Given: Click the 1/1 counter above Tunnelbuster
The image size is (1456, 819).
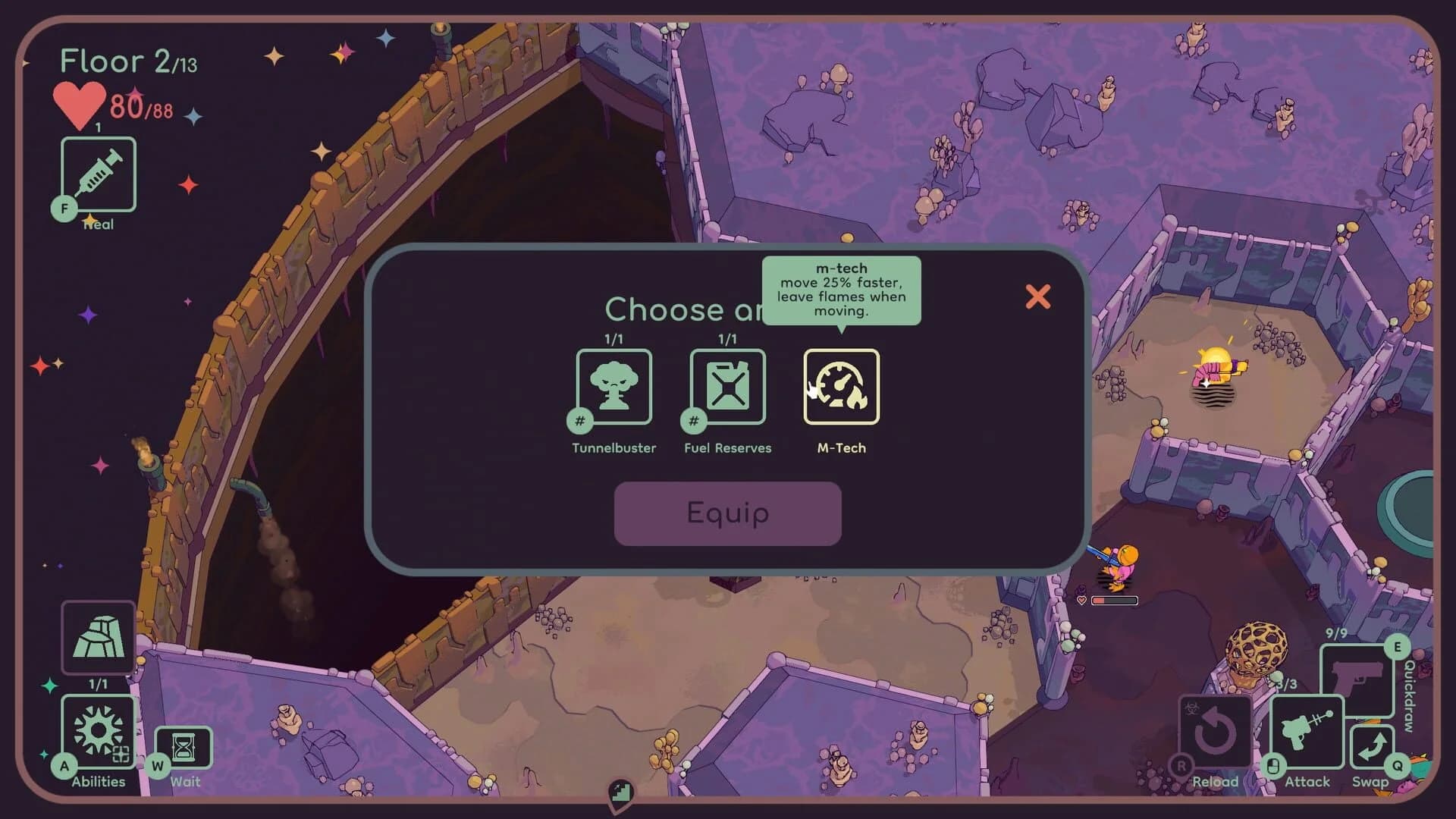Looking at the screenshot, I should (x=613, y=340).
